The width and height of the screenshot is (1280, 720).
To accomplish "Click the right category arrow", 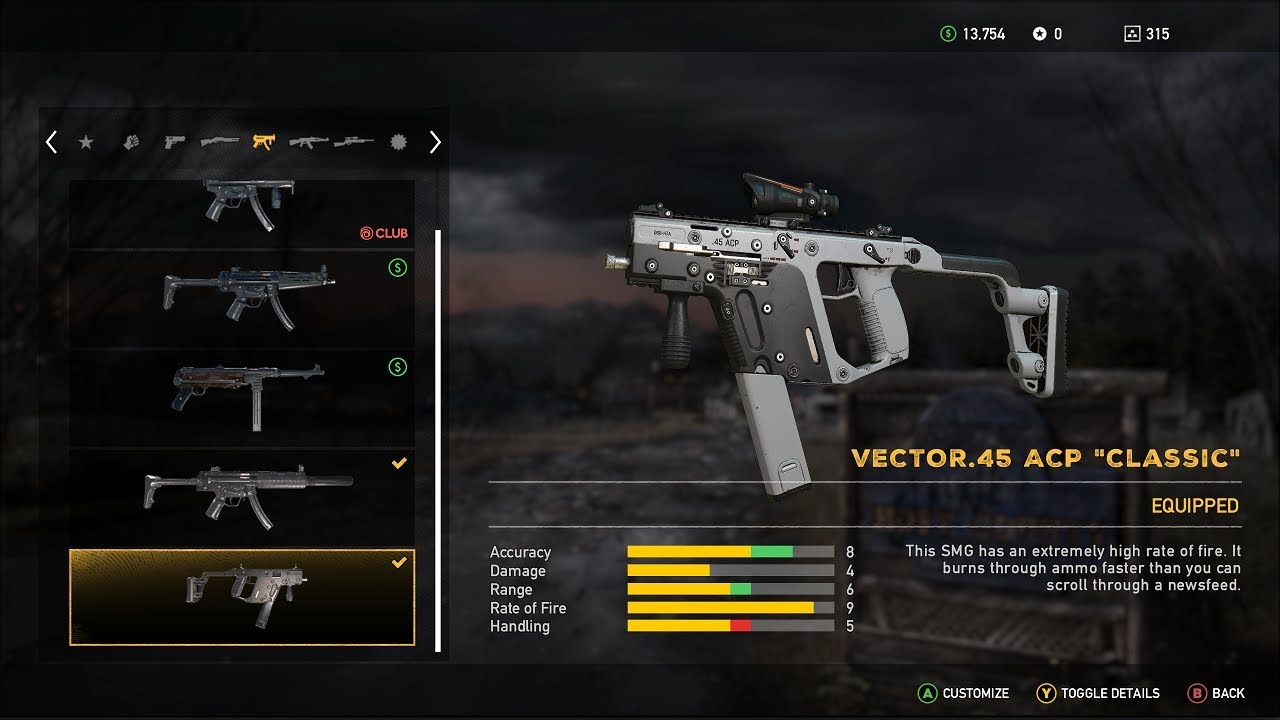I will [x=435, y=142].
